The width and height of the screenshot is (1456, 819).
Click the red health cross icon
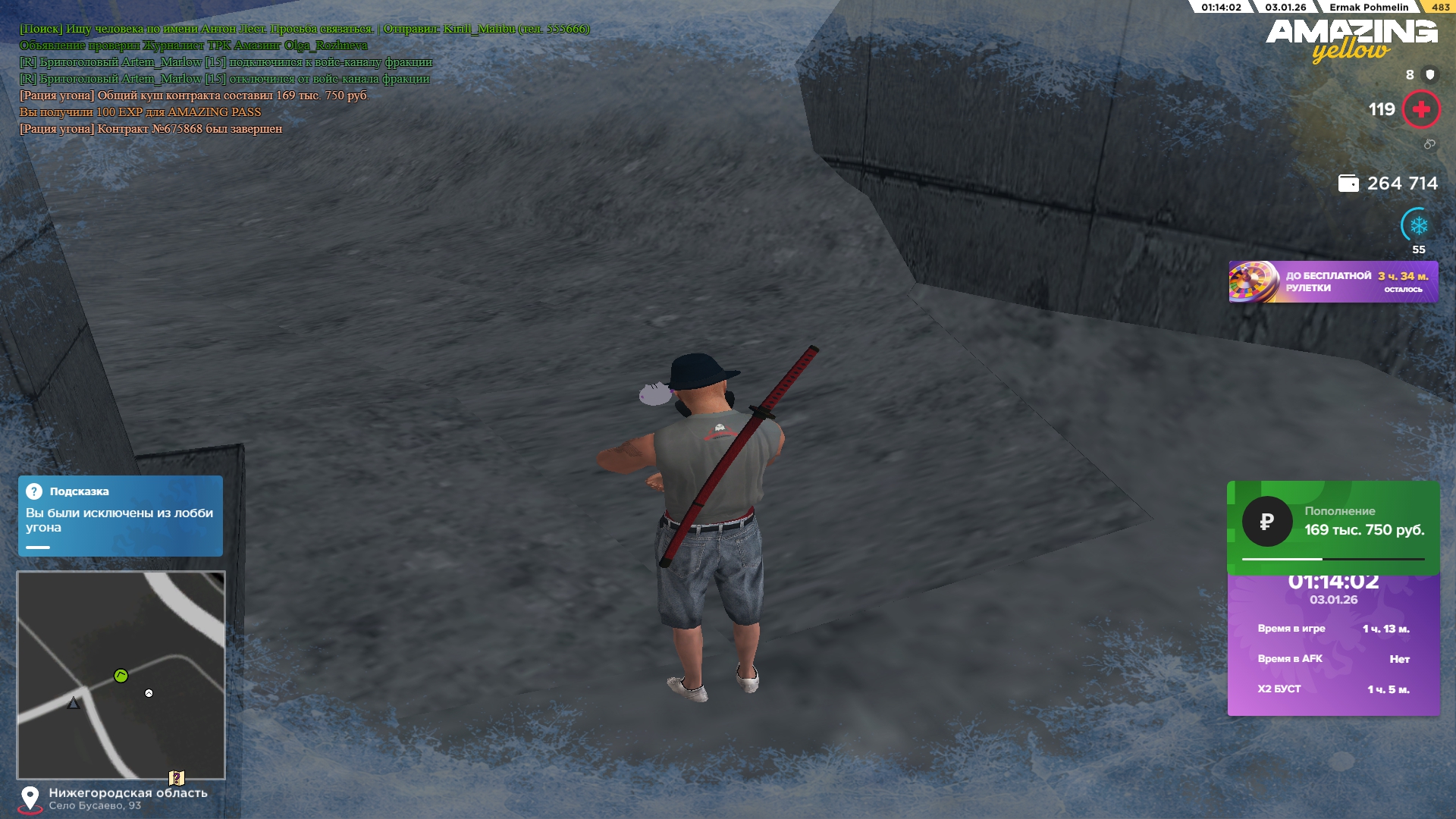tap(1421, 110)
